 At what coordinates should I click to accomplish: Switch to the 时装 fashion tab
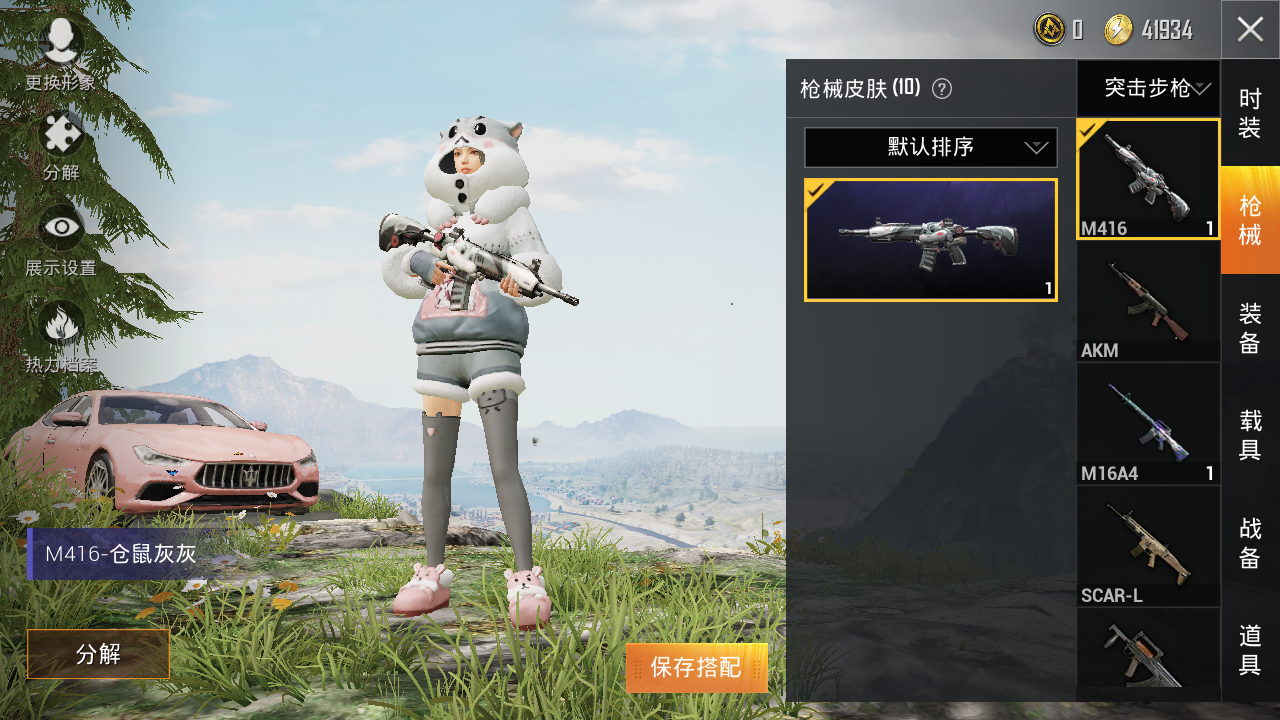click(x=1249, y=113)
